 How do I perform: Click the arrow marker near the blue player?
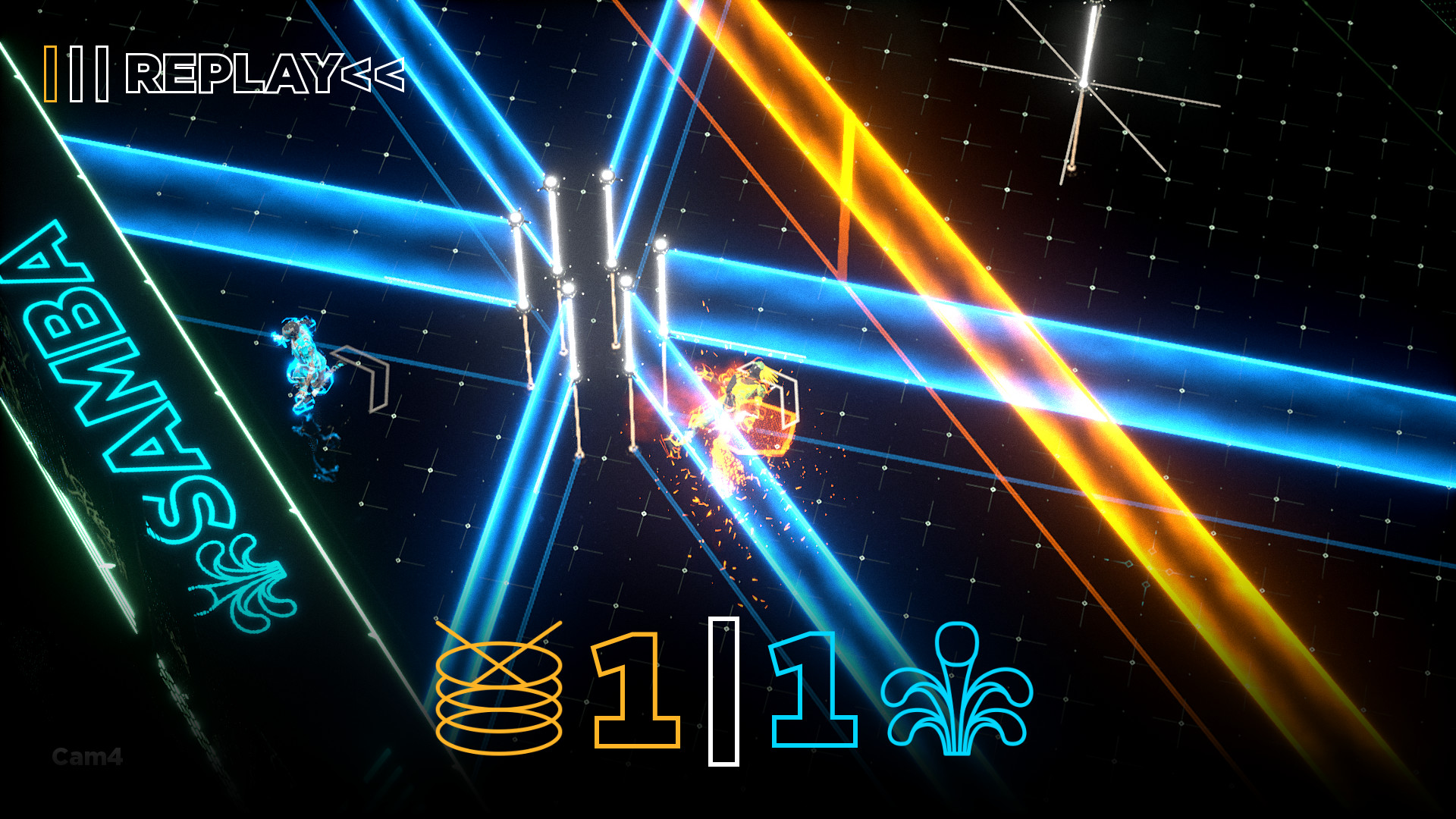tap(364, 379)
